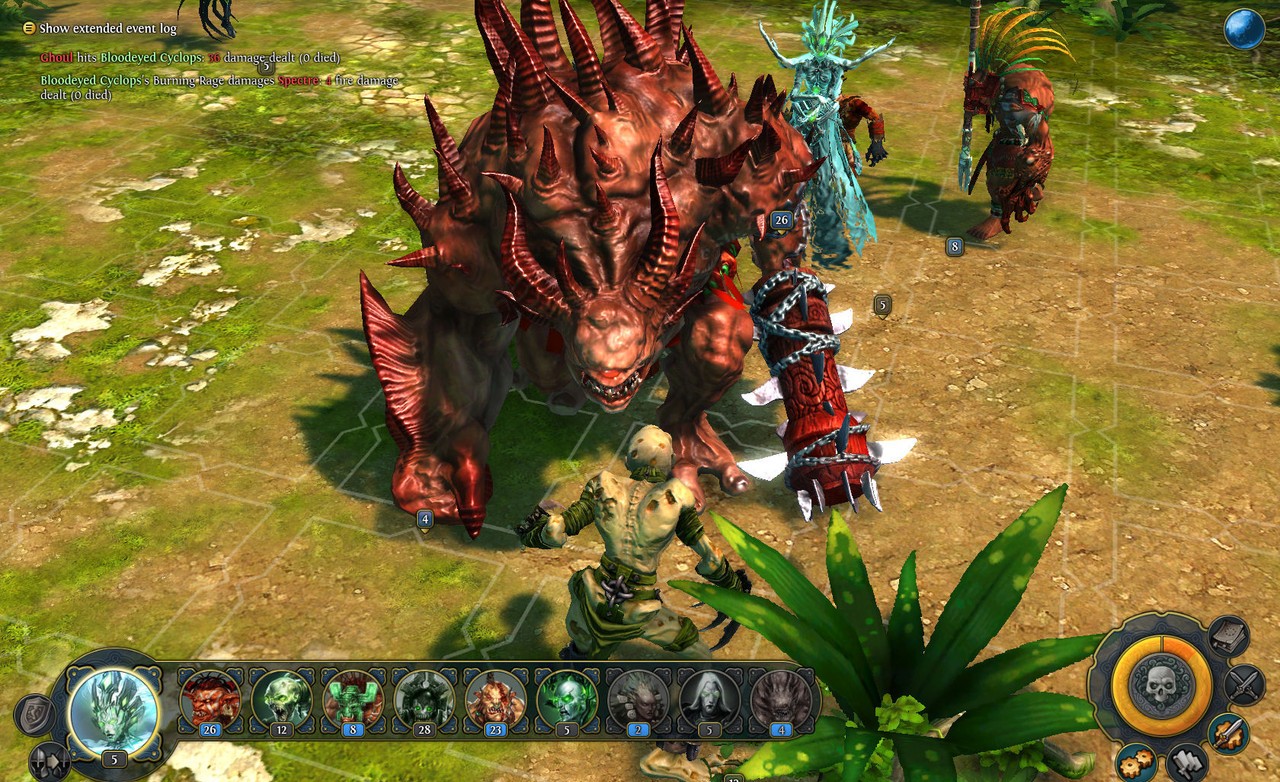Toggle the Show extended event log button
The image size is (1280, 782).
[x=29, y=29]
